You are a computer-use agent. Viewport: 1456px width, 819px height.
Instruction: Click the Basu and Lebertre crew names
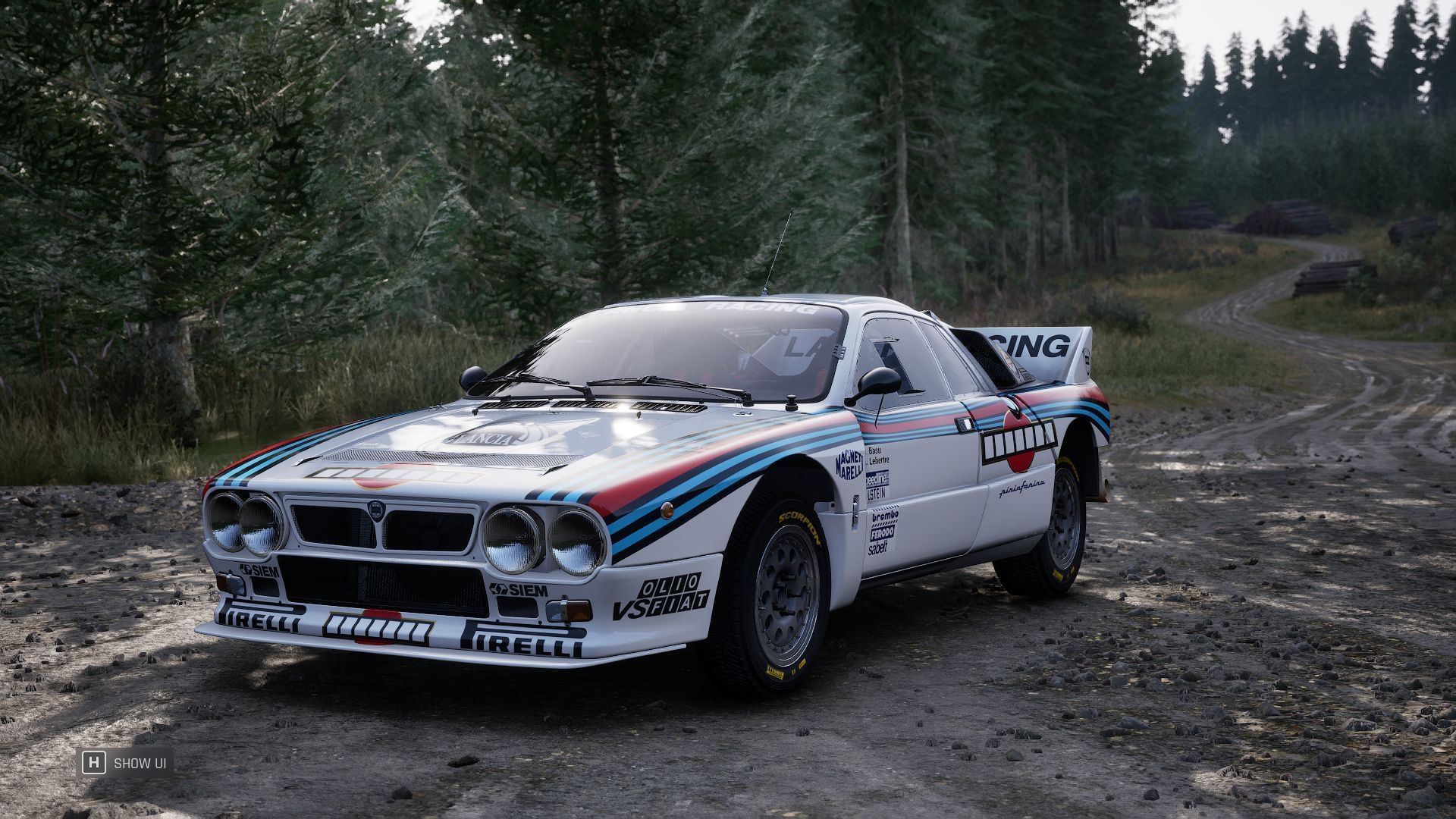(x=876, y=457)
